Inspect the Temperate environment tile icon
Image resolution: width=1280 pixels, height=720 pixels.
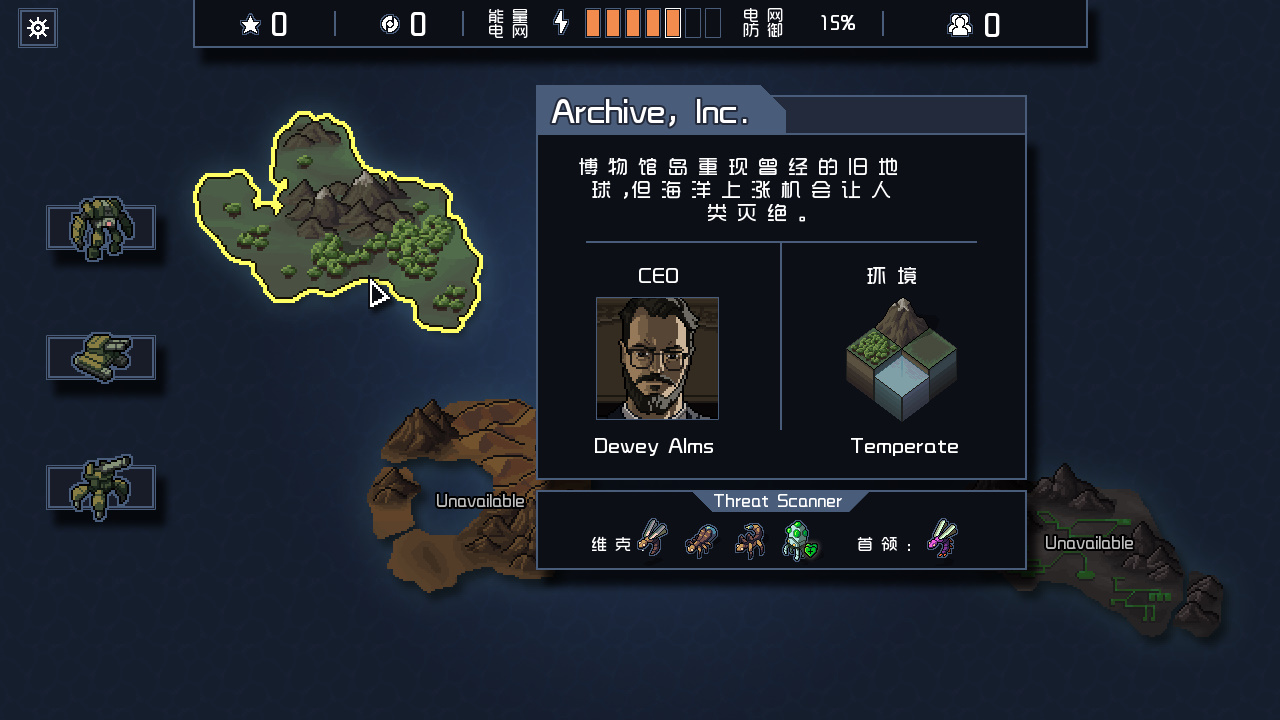(901, 360)
